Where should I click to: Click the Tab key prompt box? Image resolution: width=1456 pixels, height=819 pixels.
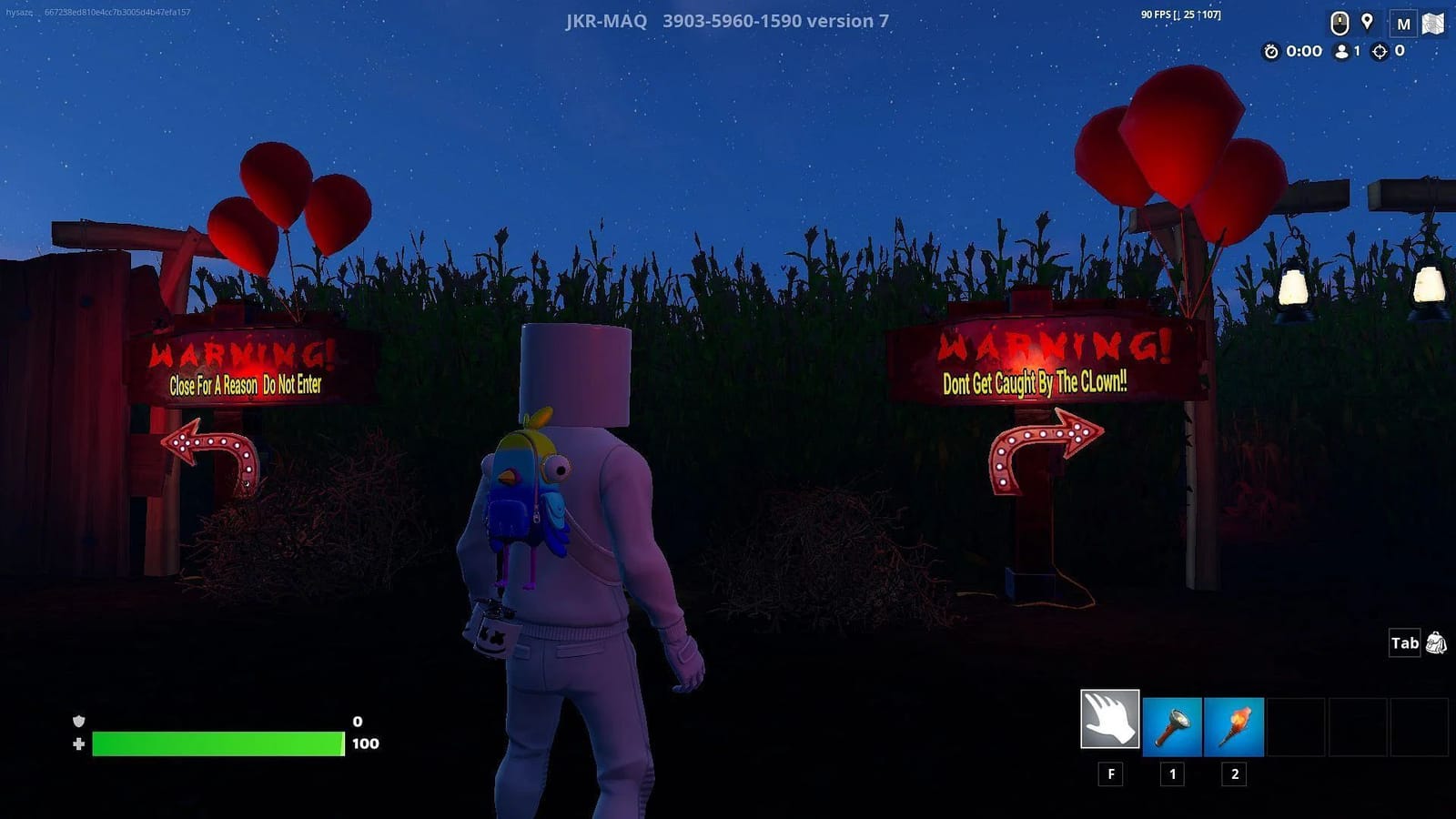[1404, 643]
